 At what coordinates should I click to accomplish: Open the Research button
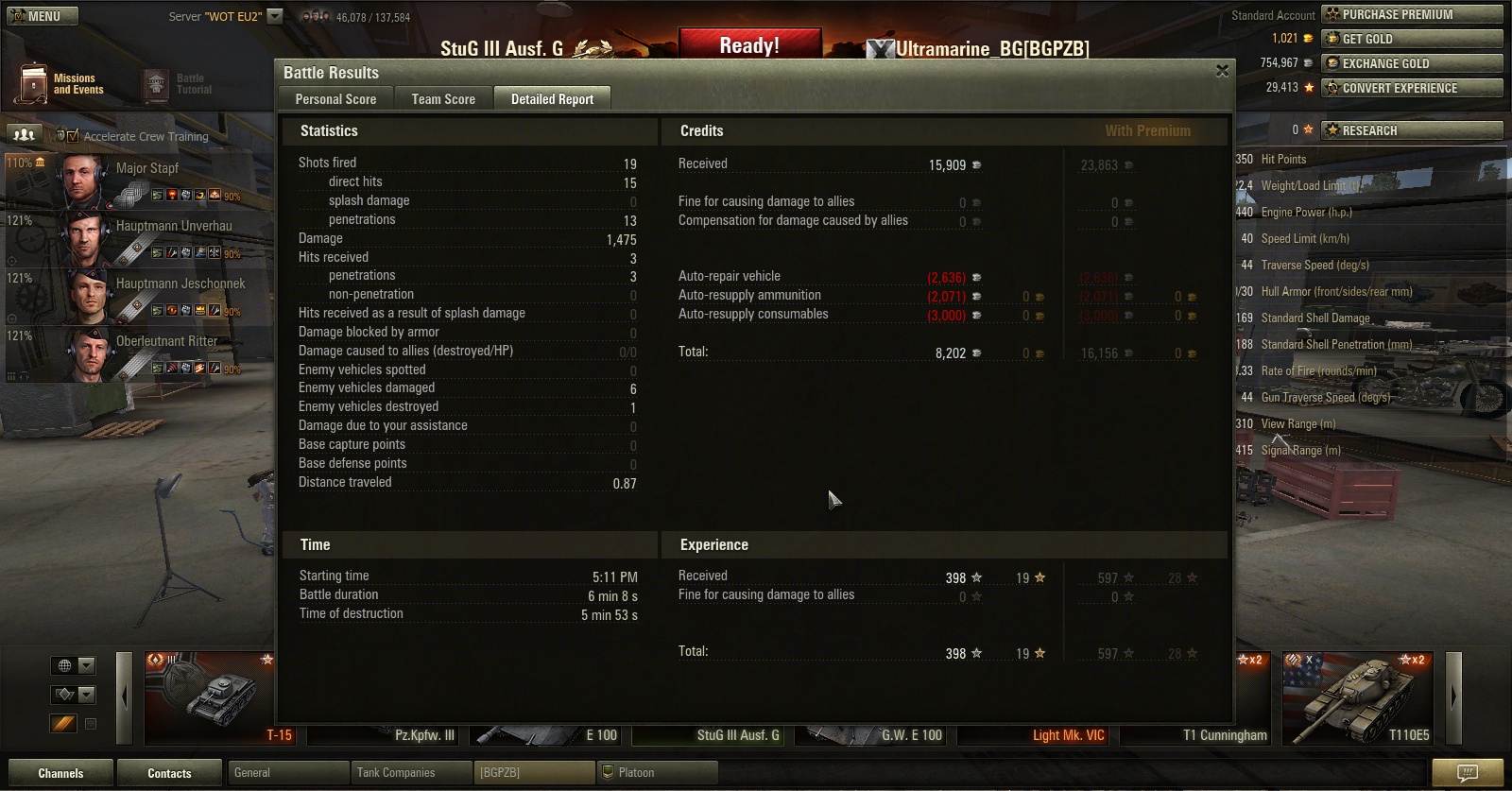point(1412,130)
